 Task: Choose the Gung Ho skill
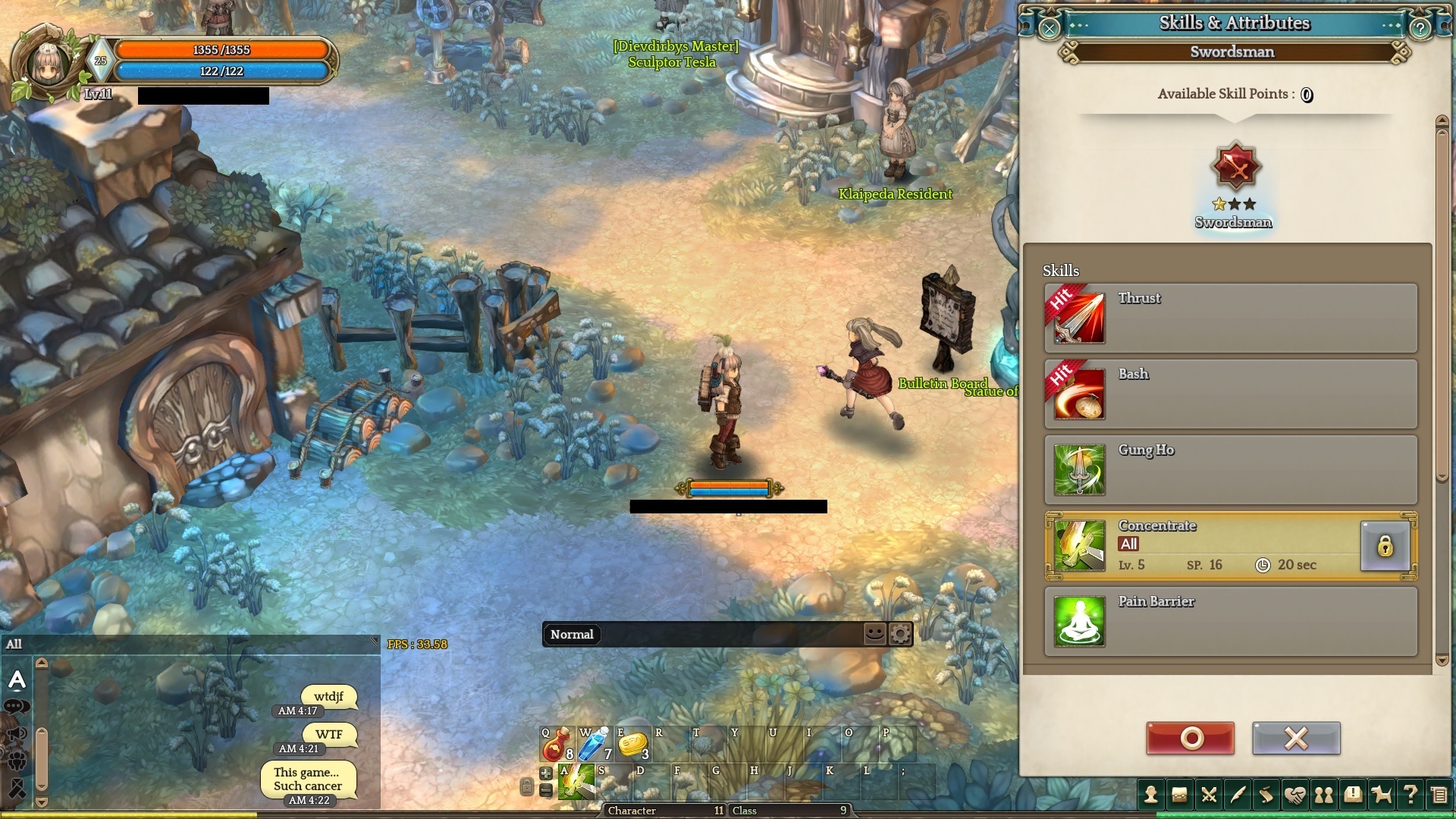click(x=1230, y=469)
